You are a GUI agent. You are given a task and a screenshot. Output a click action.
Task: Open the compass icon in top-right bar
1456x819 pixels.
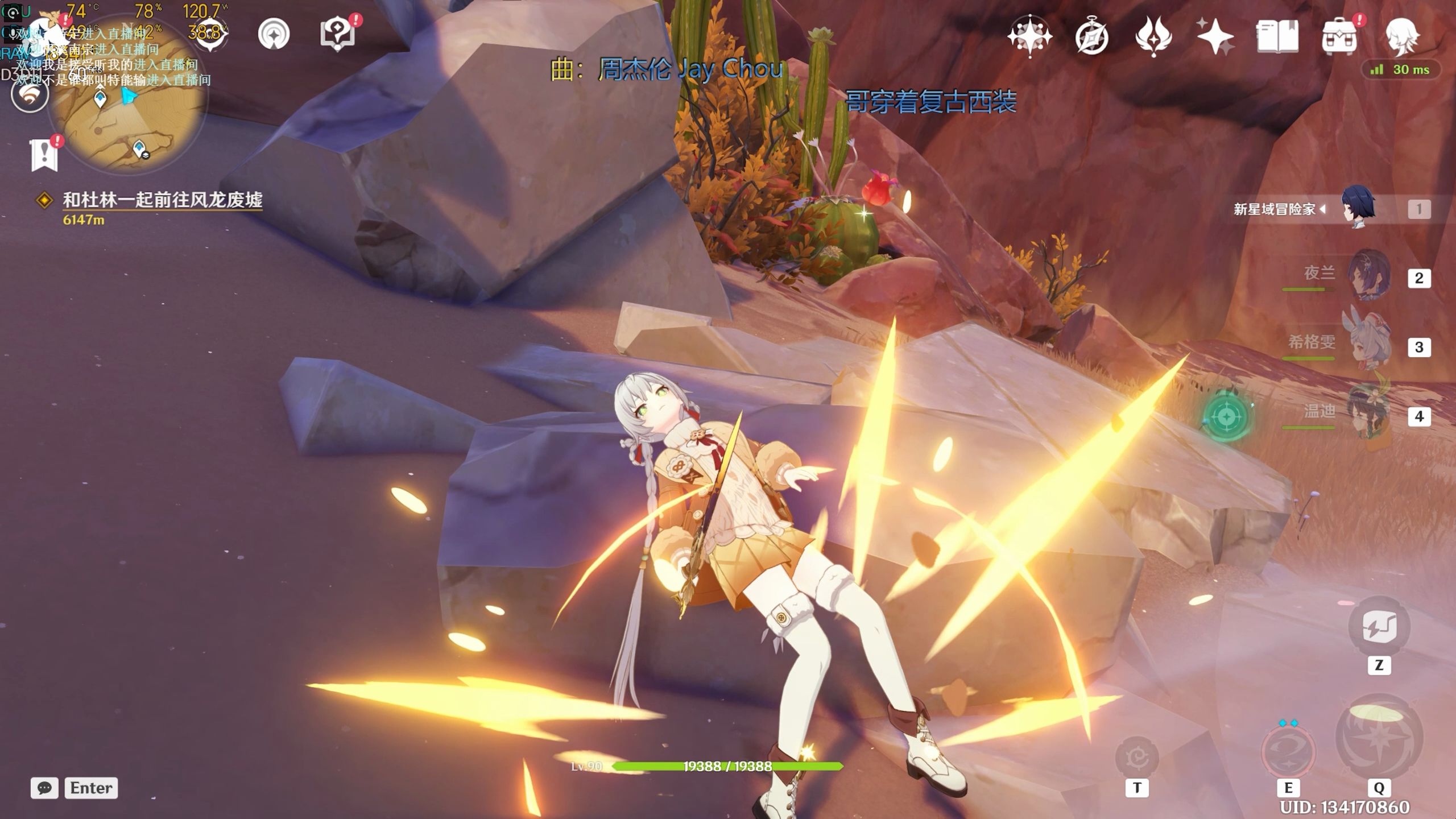tap(1091, 38)
